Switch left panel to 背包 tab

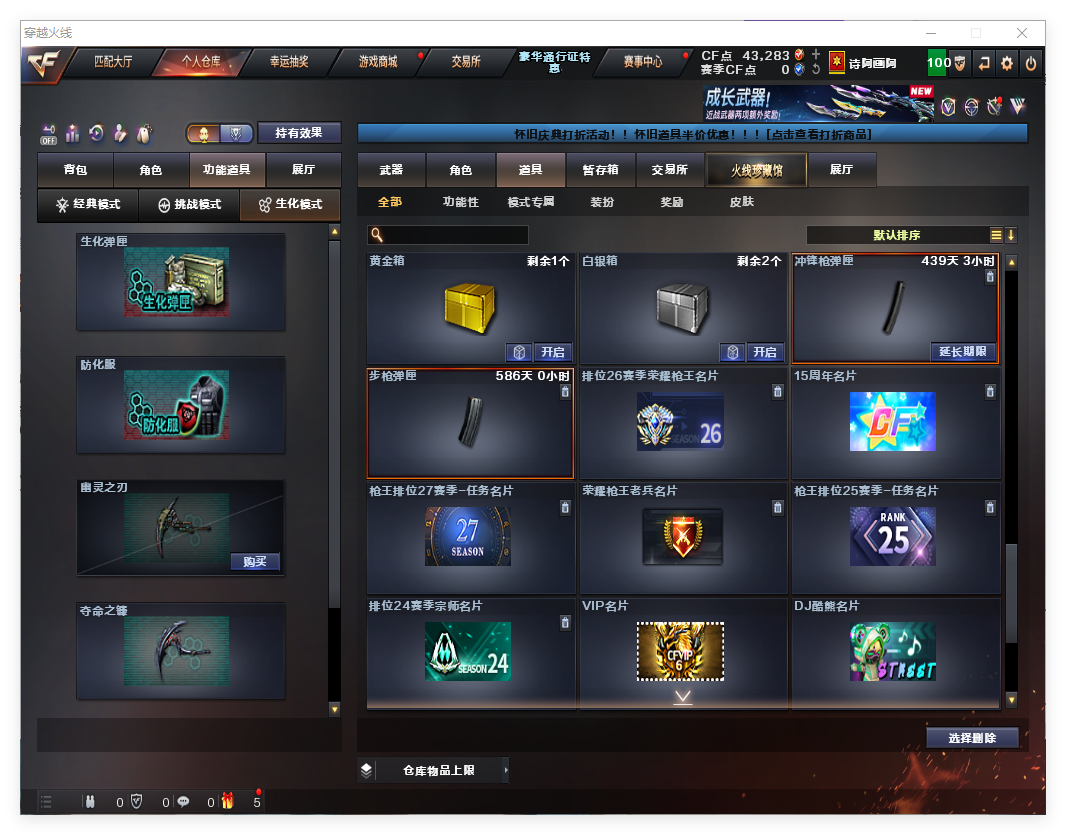75,171
